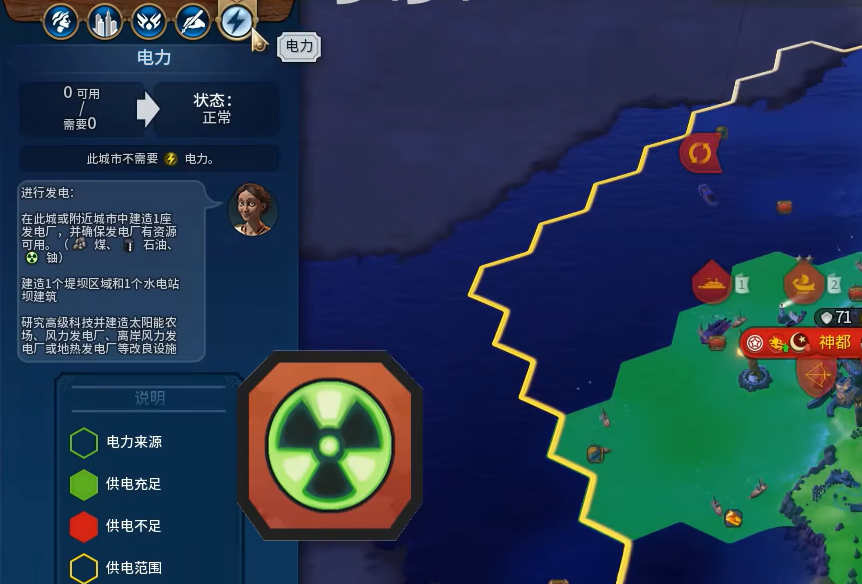Select the bow ranged unit flag
Viewport: 862px width, 584px height.
point(817,376)
